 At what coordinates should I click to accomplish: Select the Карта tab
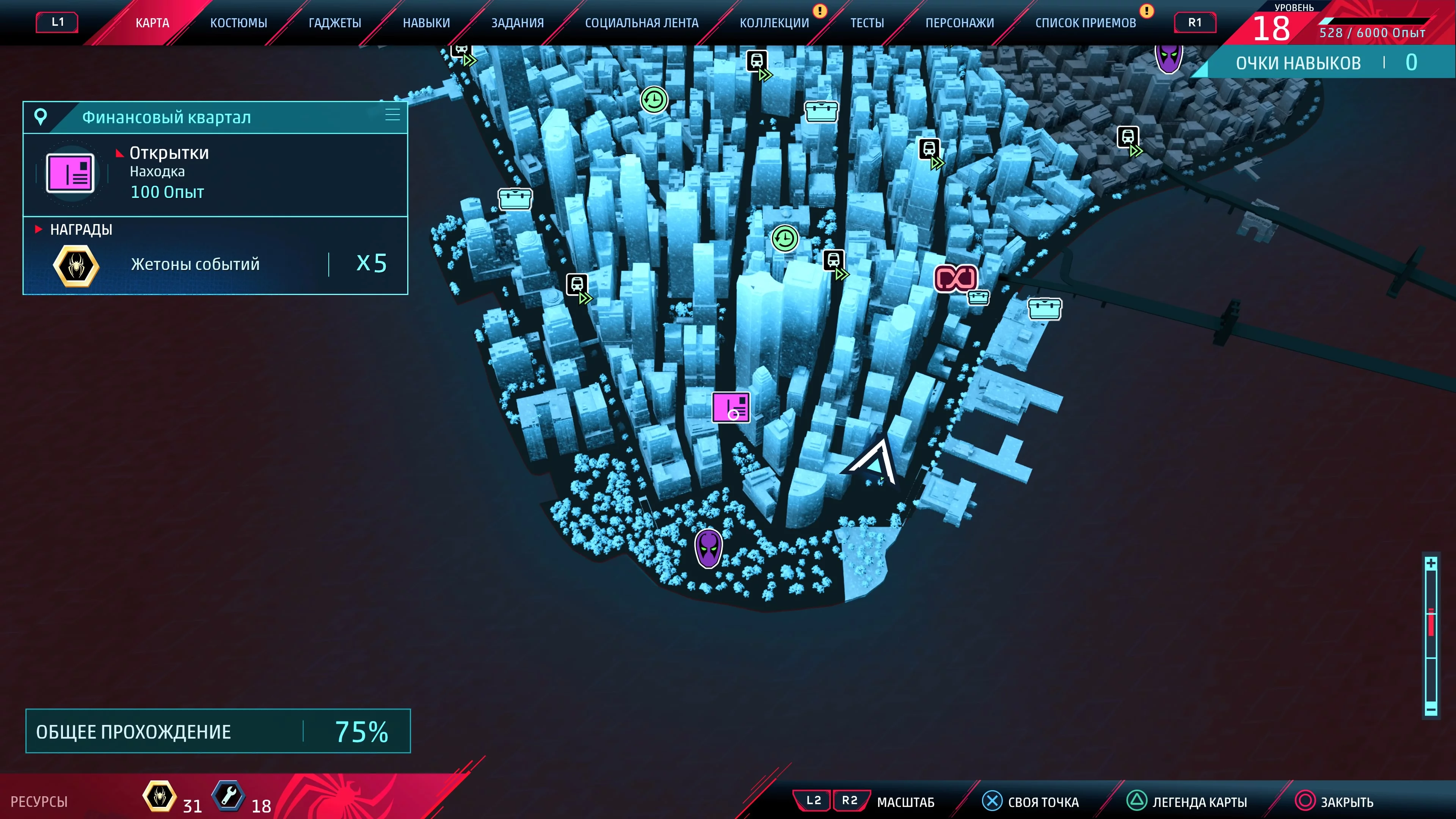click(x=152, y=23)
